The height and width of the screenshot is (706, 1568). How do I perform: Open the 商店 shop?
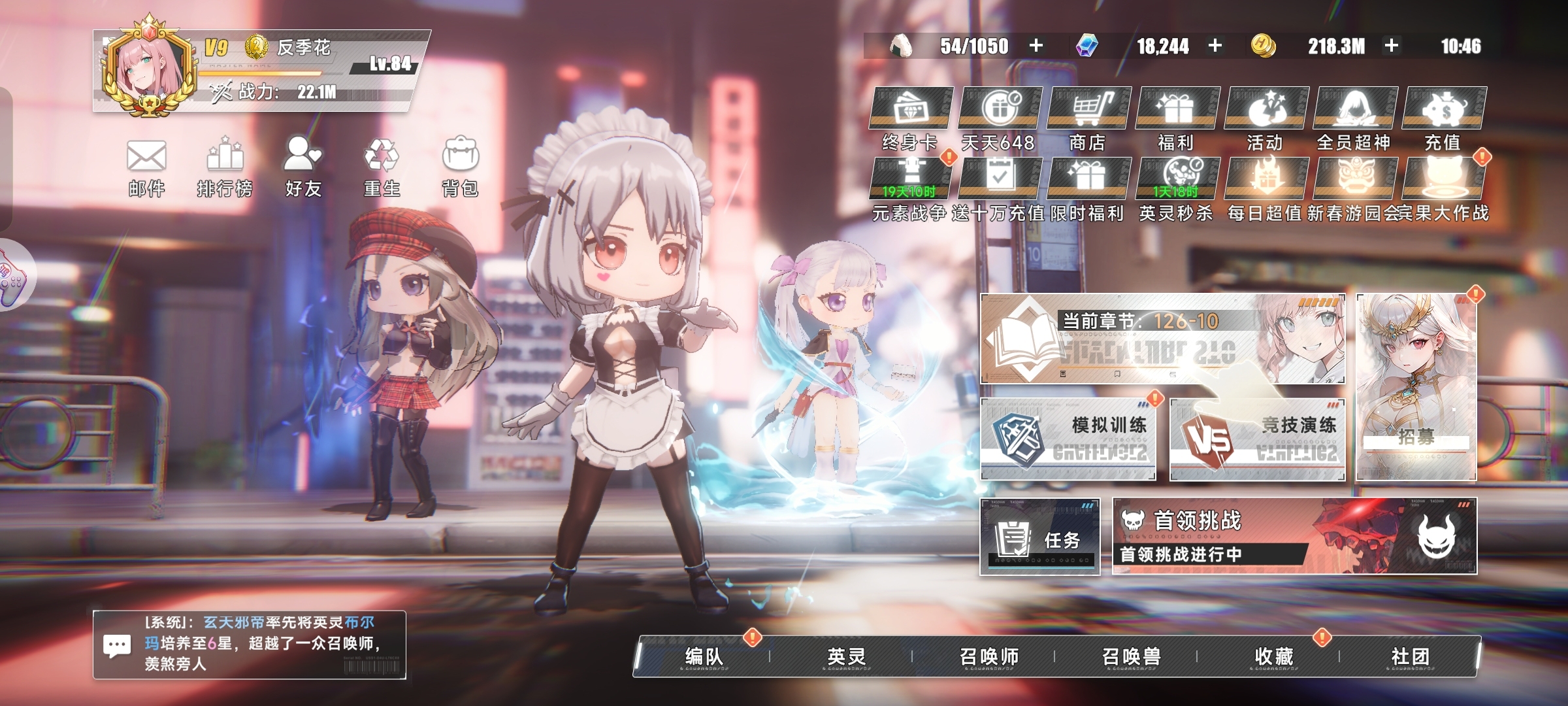click(1088, 119)
